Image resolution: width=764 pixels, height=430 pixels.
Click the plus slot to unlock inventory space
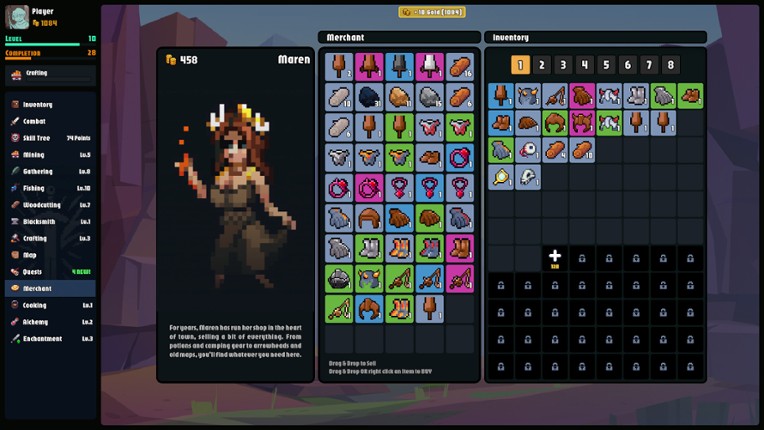(x=555, y=258)
